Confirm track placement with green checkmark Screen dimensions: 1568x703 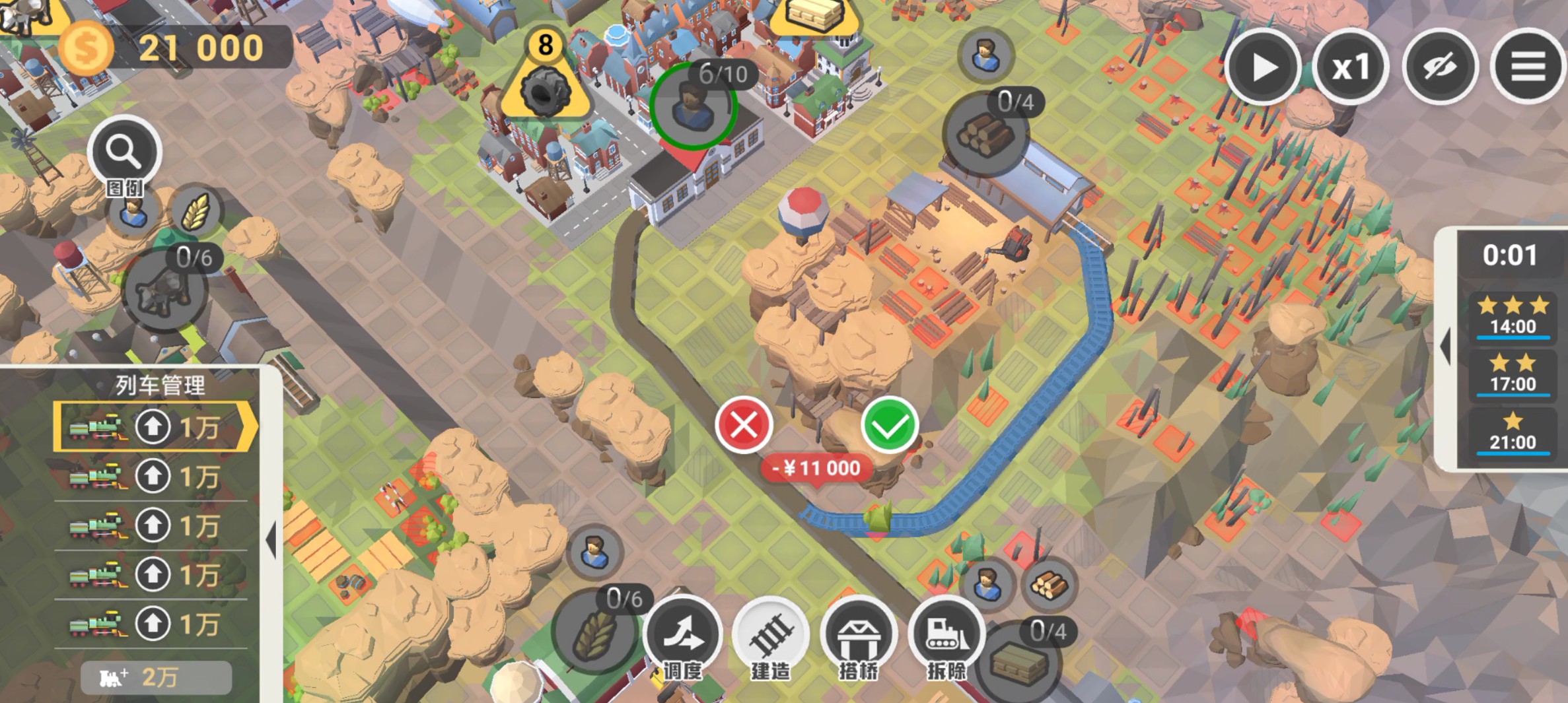(889, 426)
